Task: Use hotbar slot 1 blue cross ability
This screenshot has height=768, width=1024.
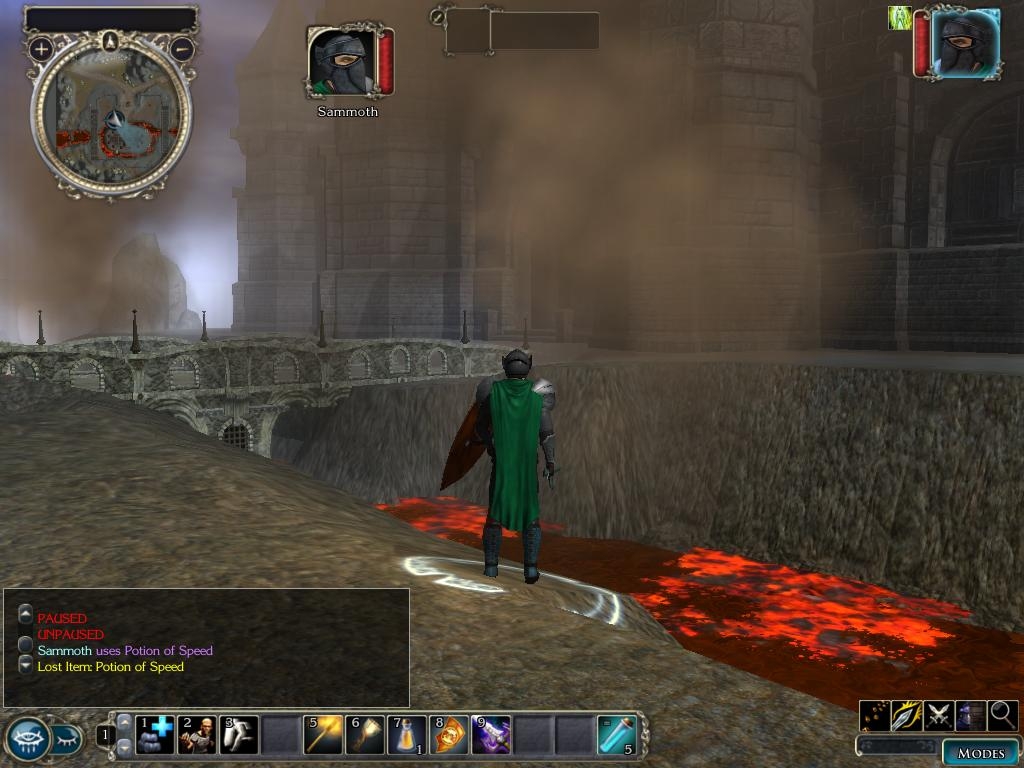Action: click(x=155, y=735)
